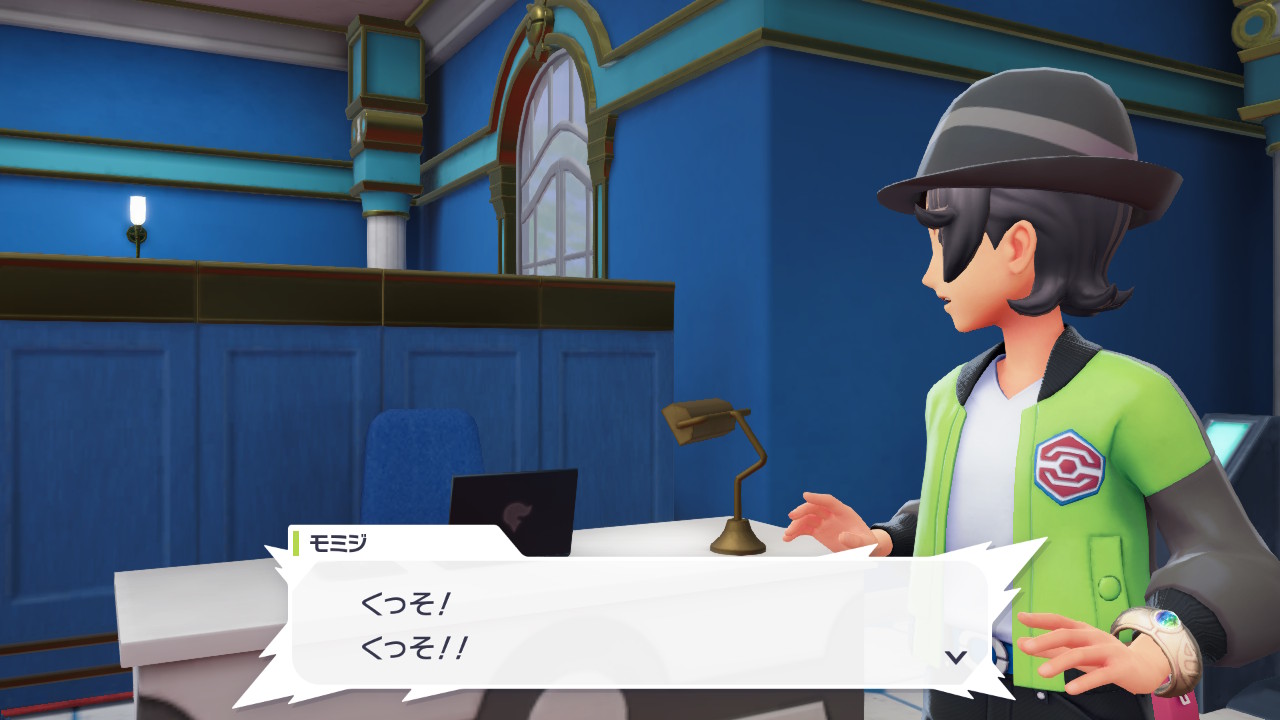This screenshot has width=1280, height=720.
Task: Advance dialogue with the down arrow indicator
Action: click(x=956, y=657)
